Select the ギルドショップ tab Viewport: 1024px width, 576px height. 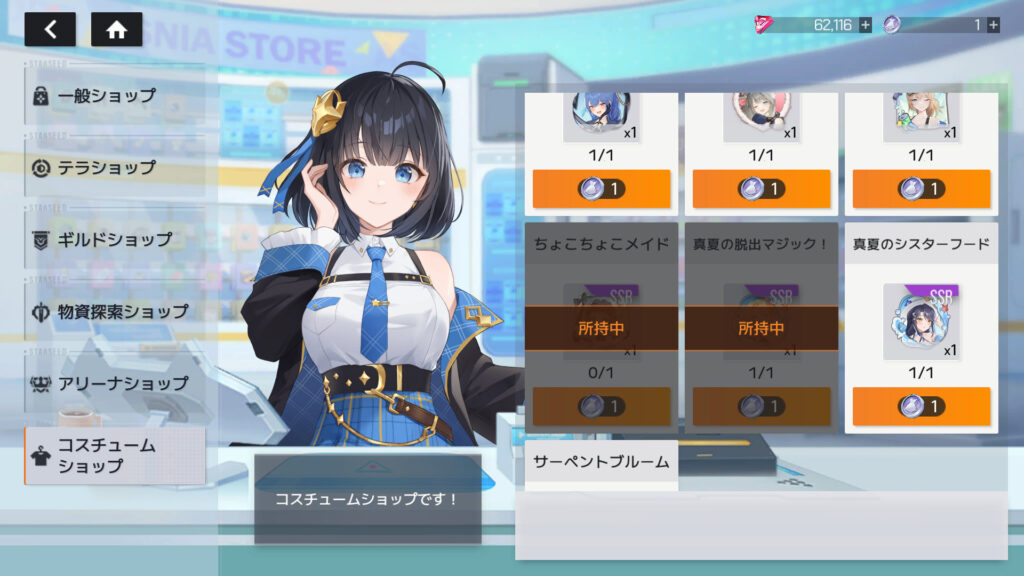[115, 239]
